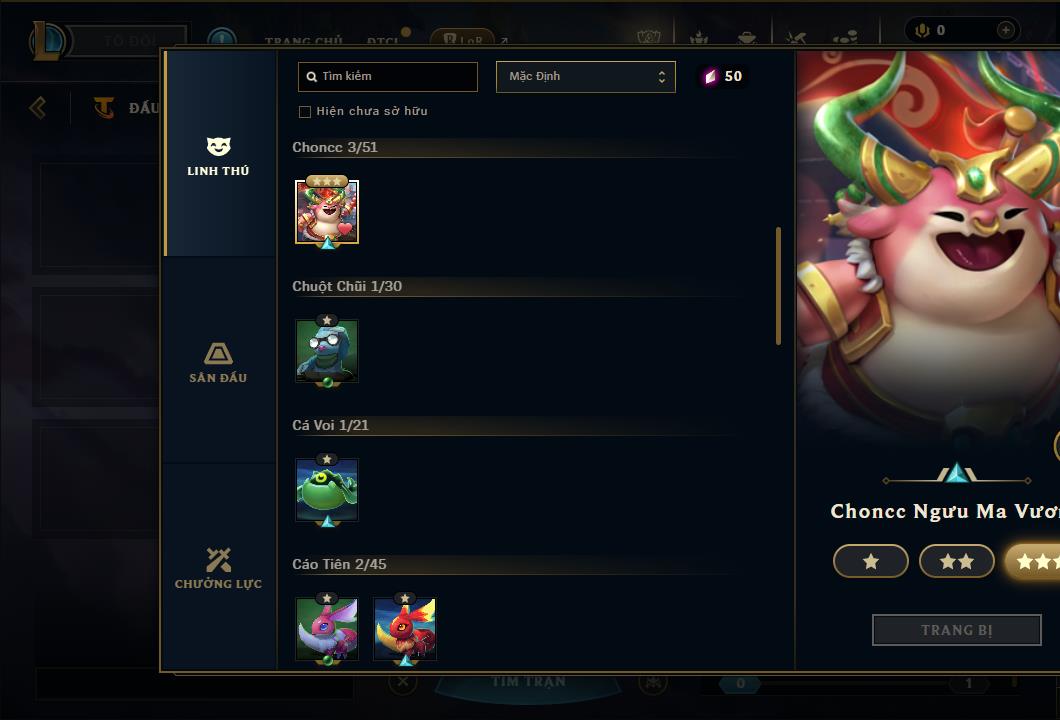The width and height of the screenshot is (1060, 720).
Task: Open the Sân Đấu tab
Action: (218, 362)
